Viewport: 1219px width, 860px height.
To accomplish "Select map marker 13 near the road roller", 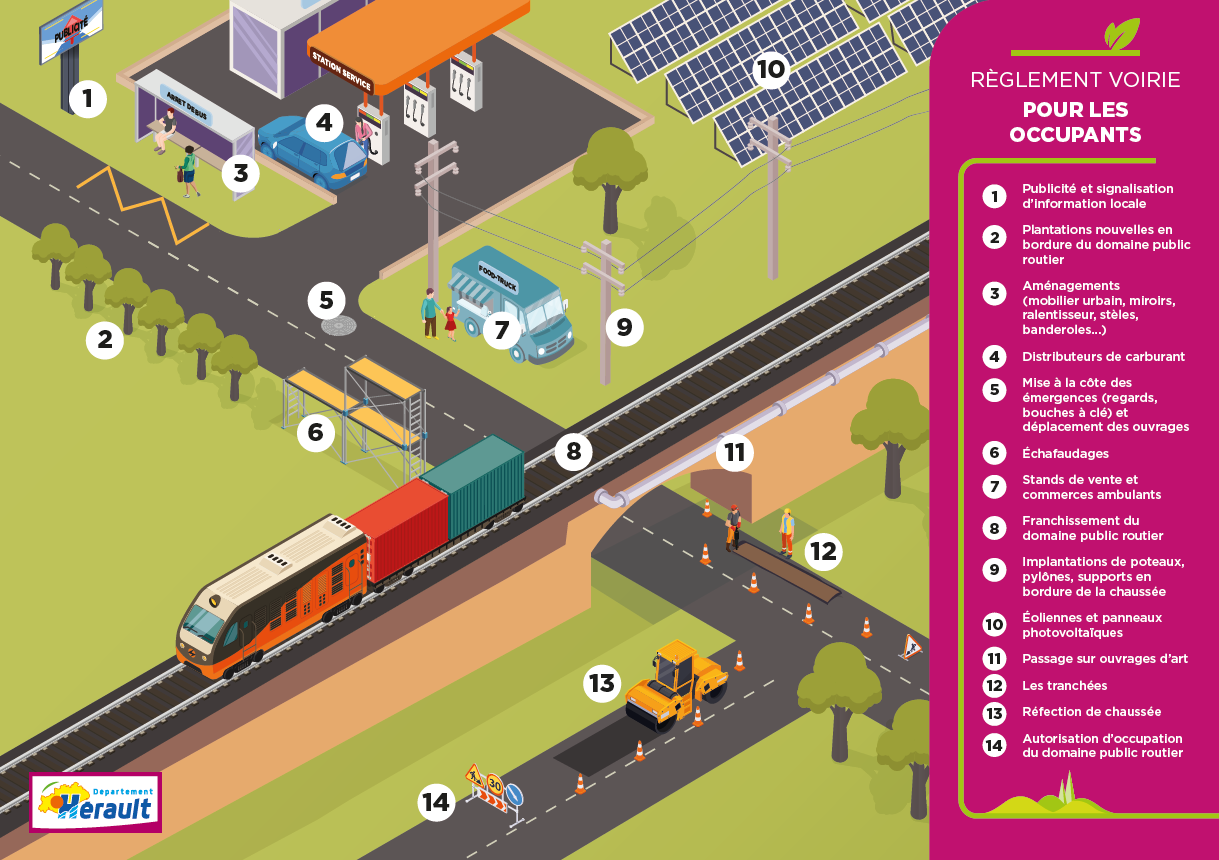I will click(x=602, y=683).
